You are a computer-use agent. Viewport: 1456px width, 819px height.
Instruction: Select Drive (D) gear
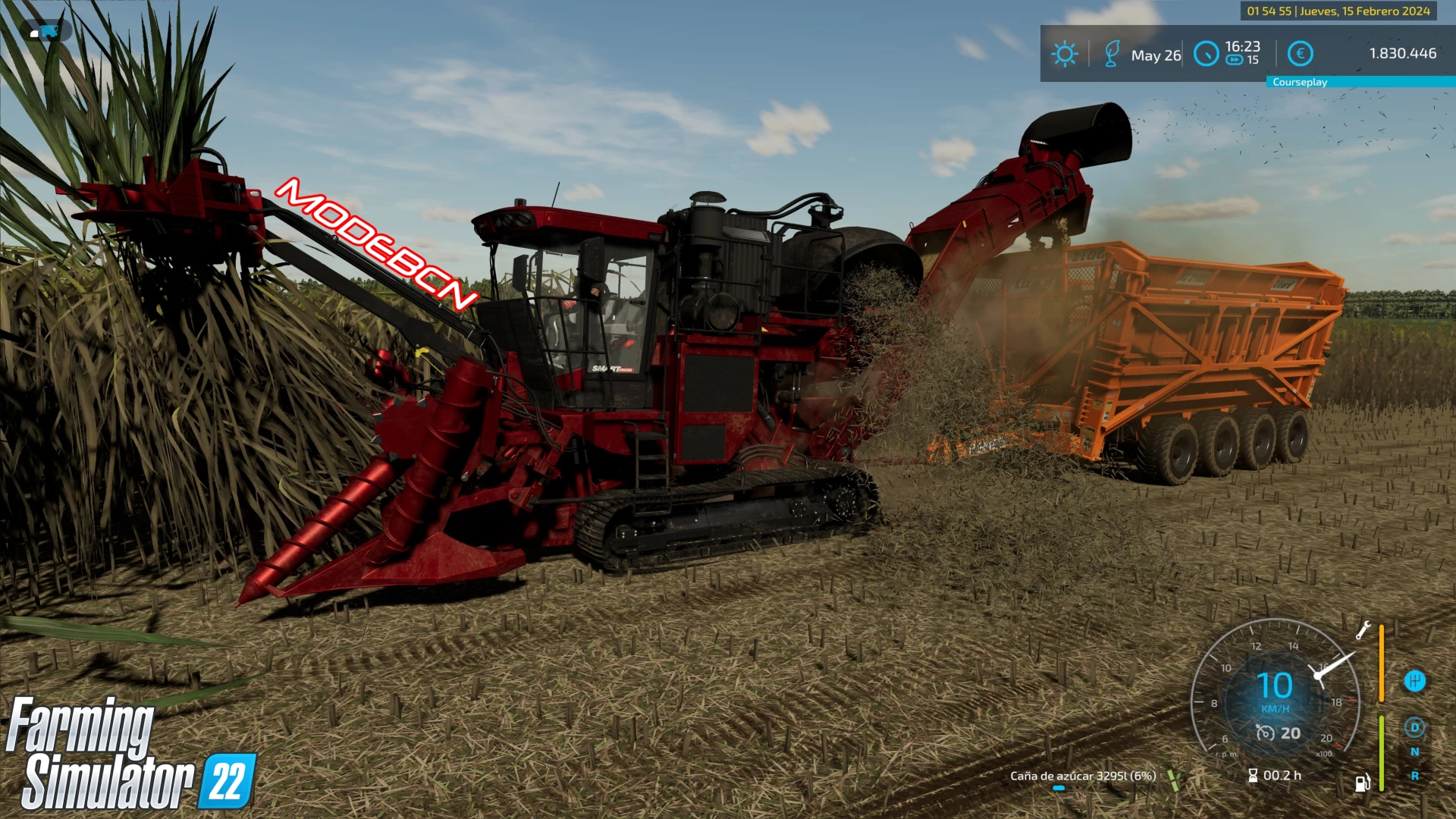point(1415,727)
